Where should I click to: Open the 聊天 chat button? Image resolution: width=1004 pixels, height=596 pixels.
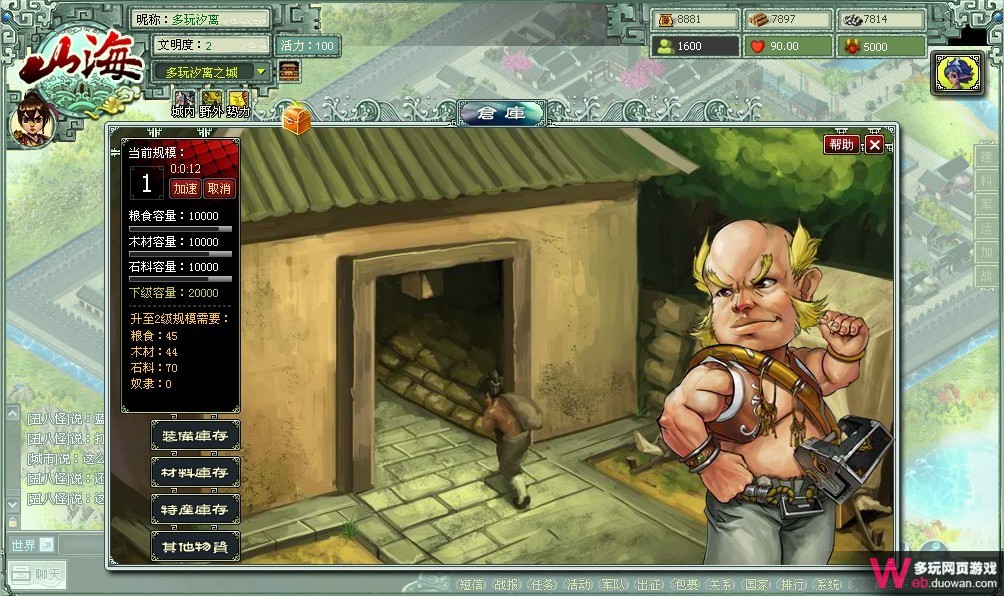(43, 575)
